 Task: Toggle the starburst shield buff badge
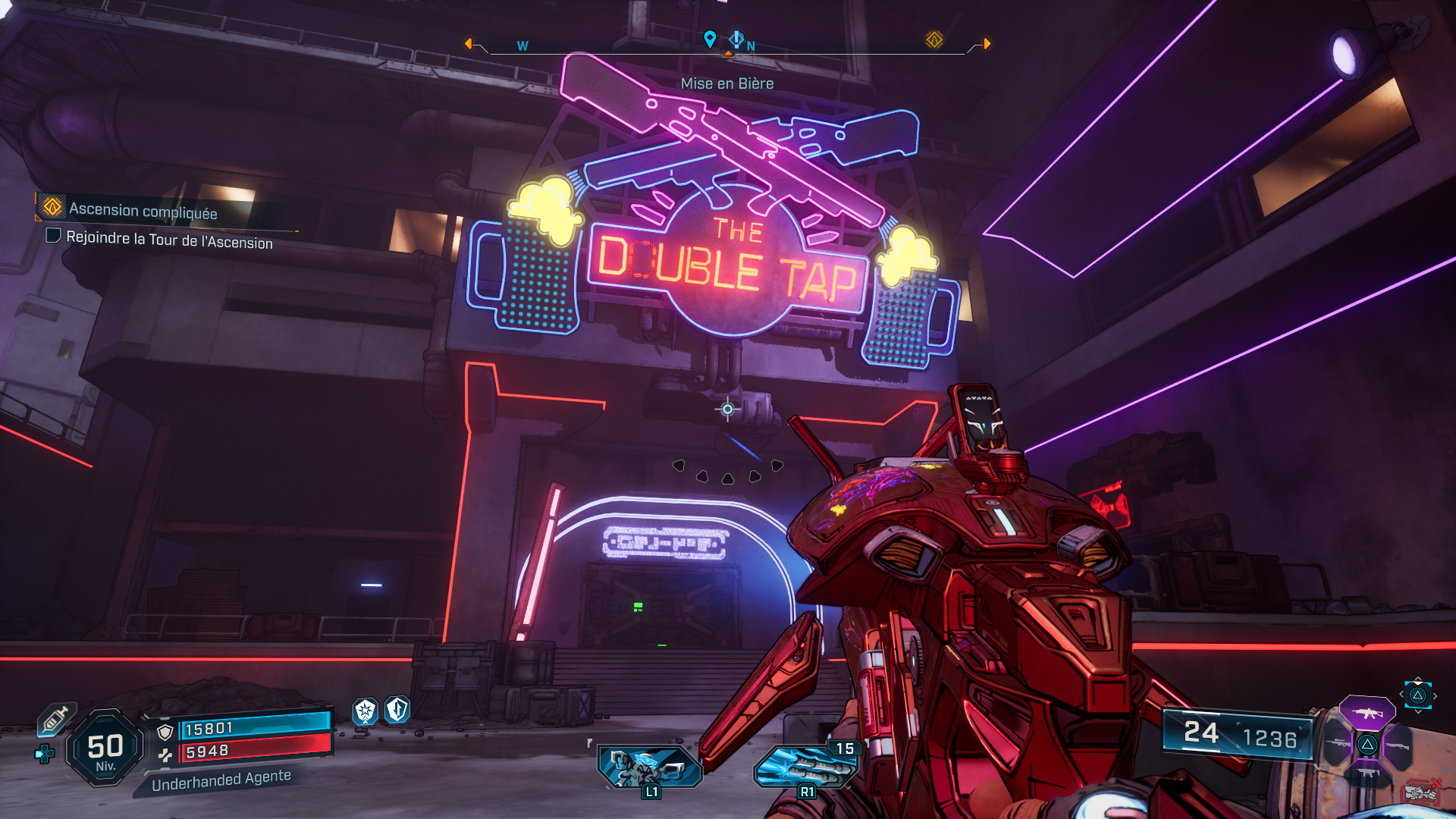click(364, 712)
